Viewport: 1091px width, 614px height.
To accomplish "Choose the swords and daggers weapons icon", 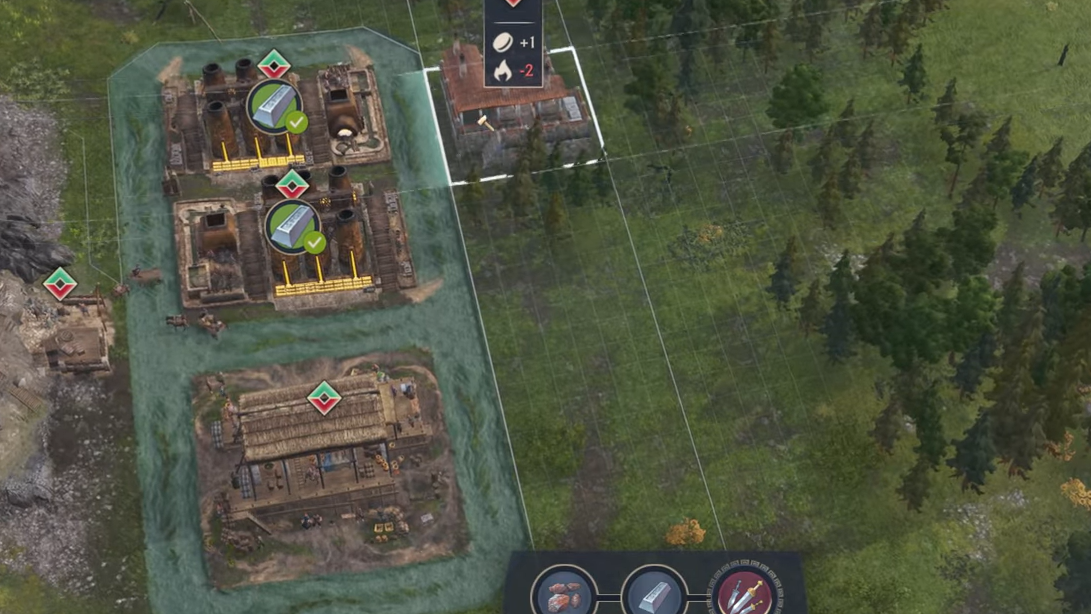I will coord(742,593).
